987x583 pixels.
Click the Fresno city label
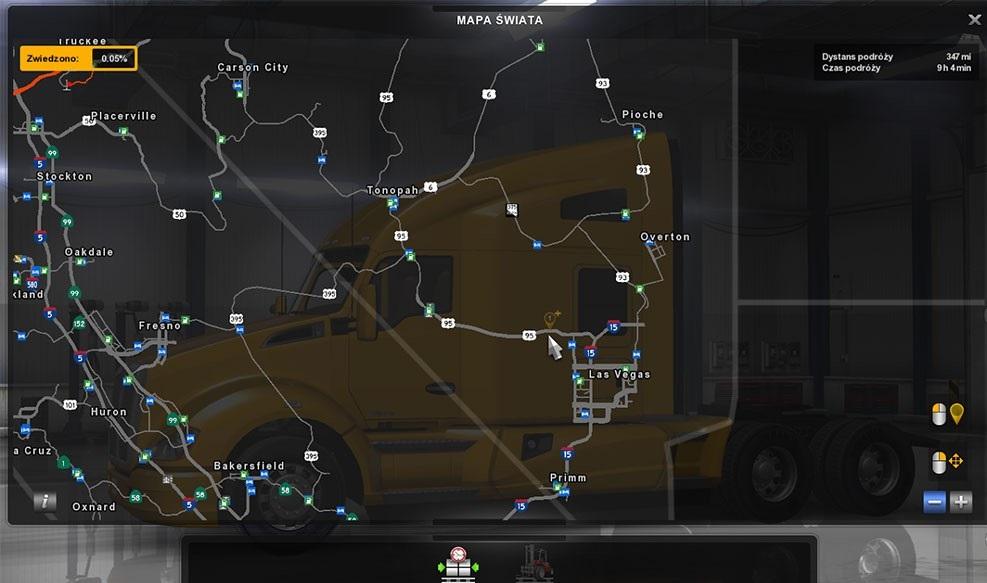(160, 326)
